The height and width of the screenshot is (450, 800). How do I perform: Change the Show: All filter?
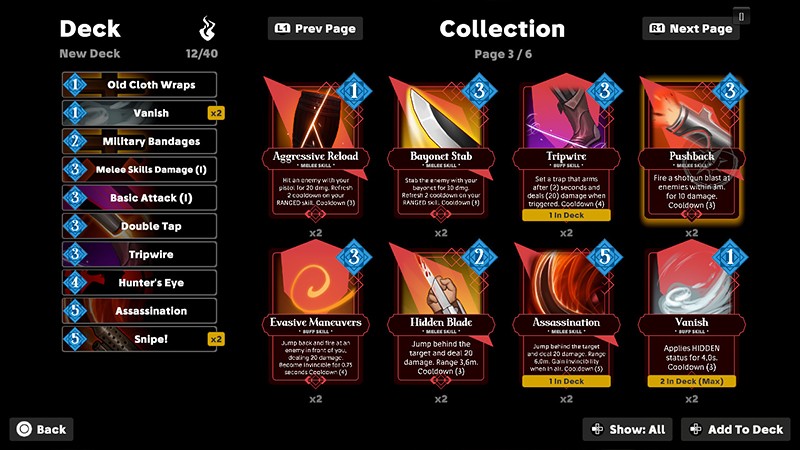(x=628, y=429)
